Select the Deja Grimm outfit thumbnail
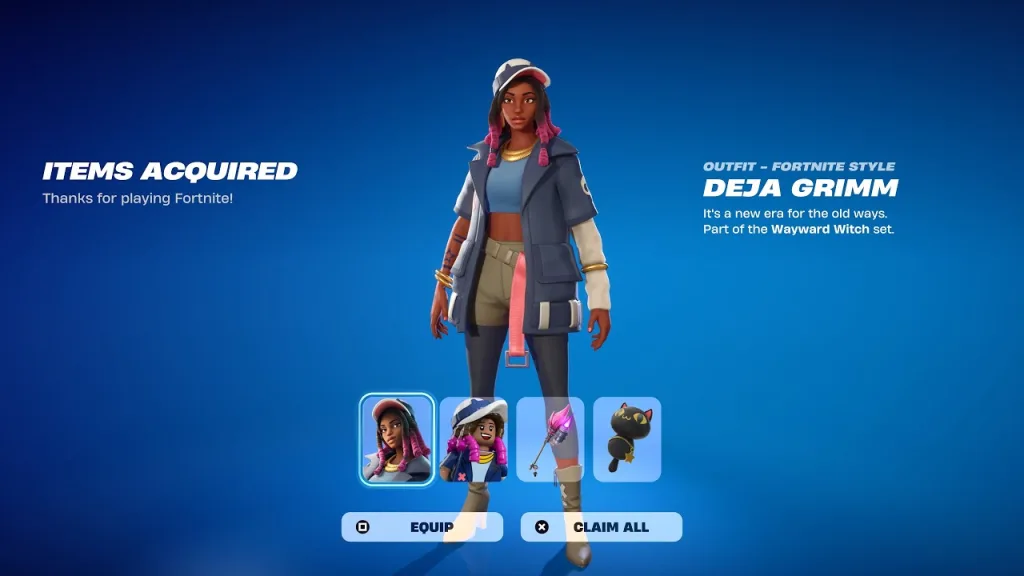 click(x=397, y=439)
